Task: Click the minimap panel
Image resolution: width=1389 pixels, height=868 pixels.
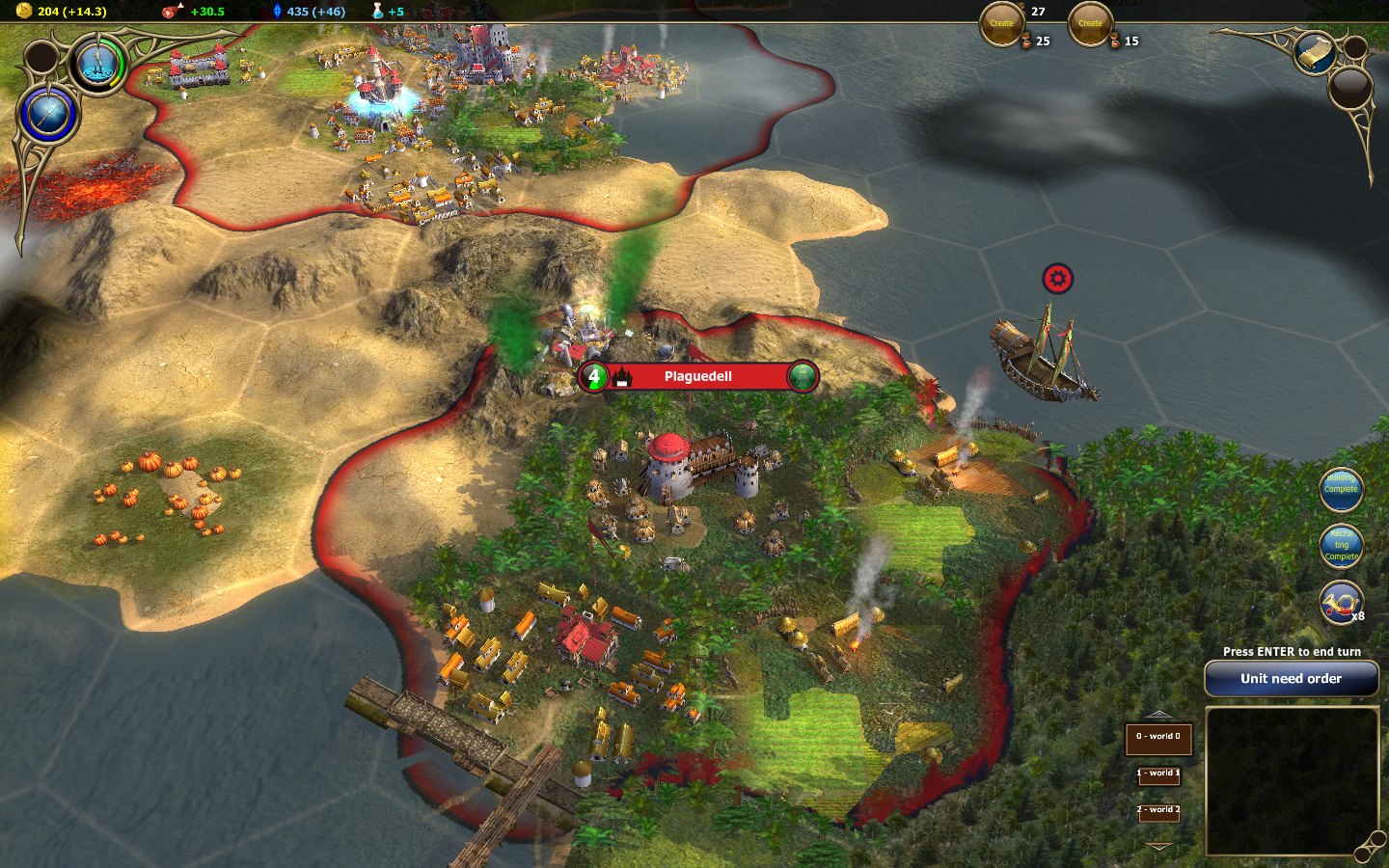Action: [1291, 779]
